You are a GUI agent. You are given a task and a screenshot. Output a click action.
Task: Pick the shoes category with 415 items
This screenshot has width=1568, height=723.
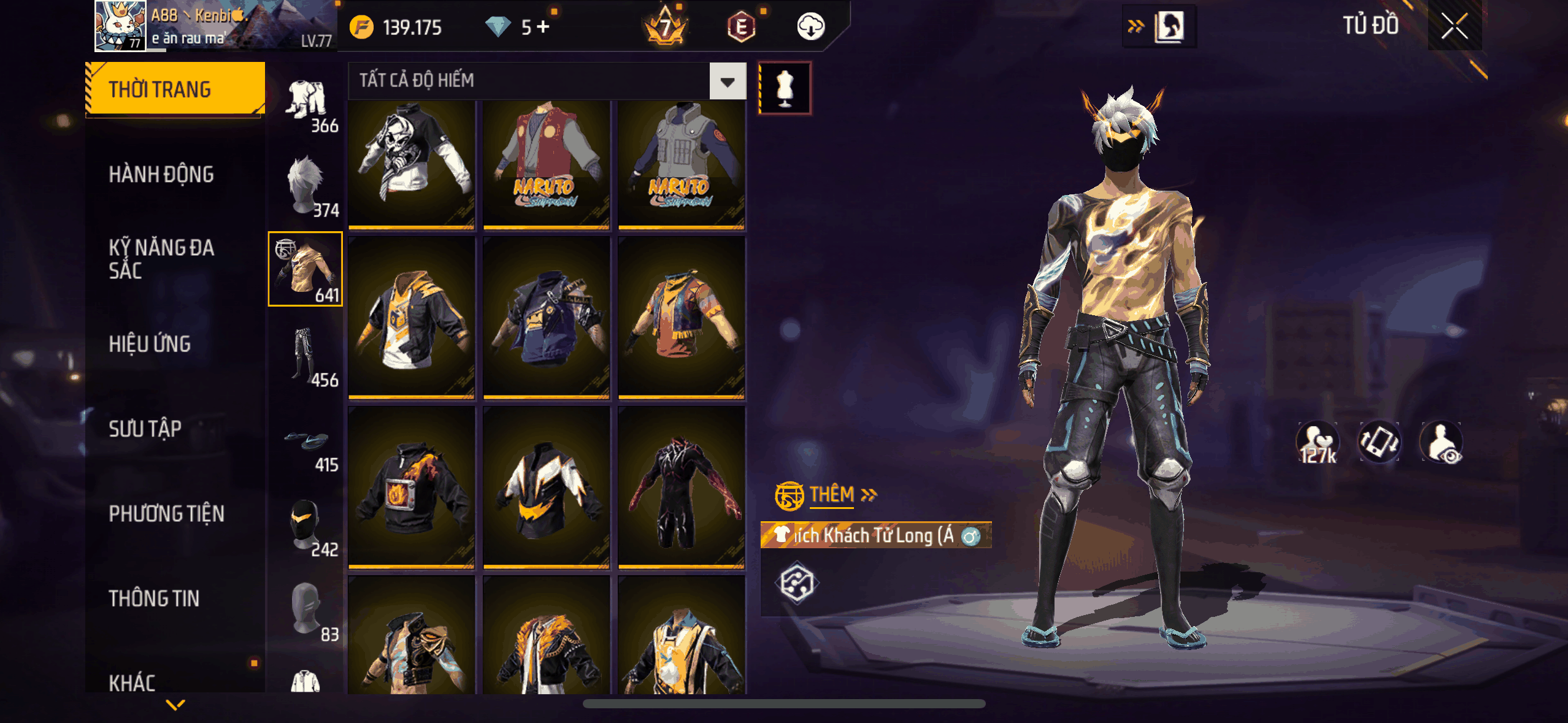click(x=307, y=445)
